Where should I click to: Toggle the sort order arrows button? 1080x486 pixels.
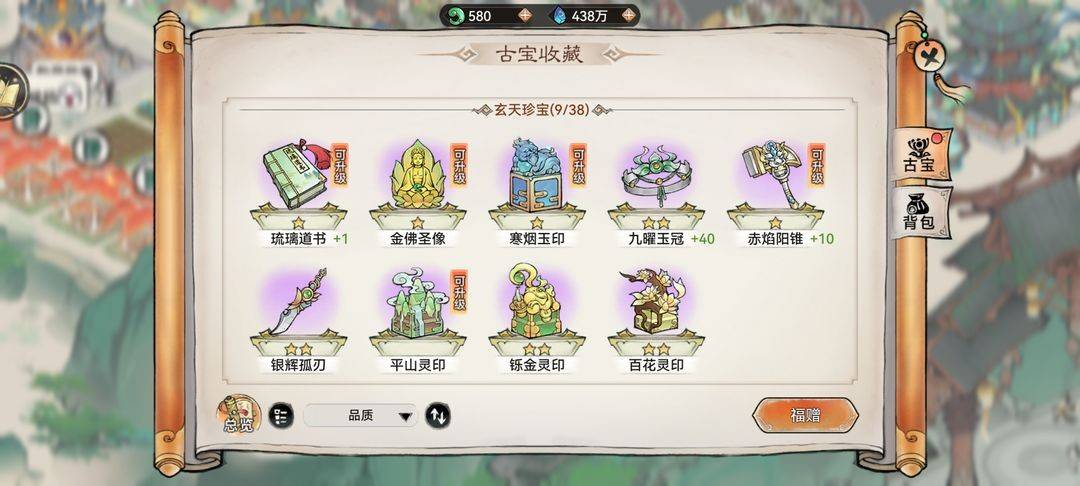click(x=437, y=416)
